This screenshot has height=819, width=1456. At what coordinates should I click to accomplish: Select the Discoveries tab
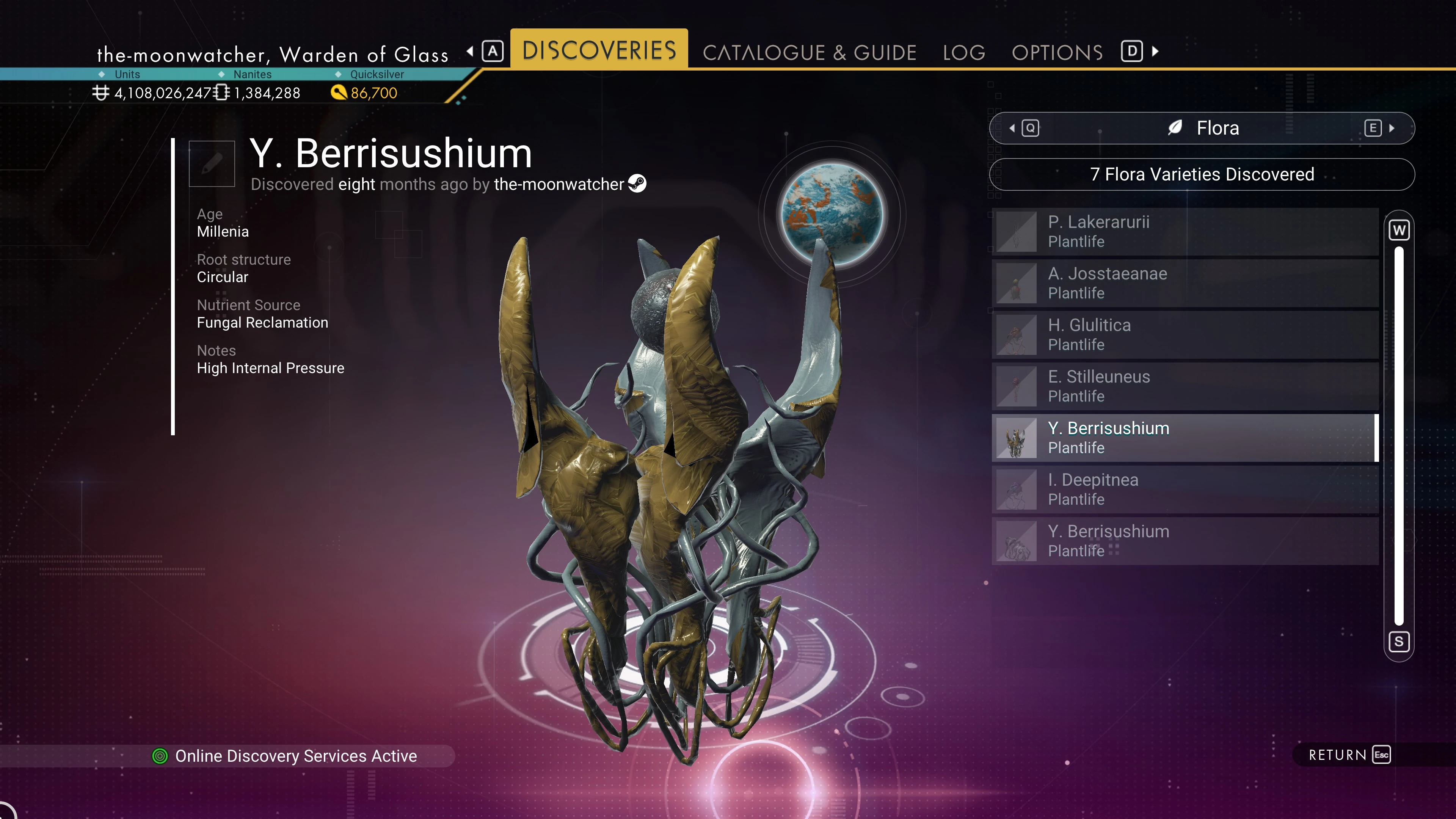point(599,50)
